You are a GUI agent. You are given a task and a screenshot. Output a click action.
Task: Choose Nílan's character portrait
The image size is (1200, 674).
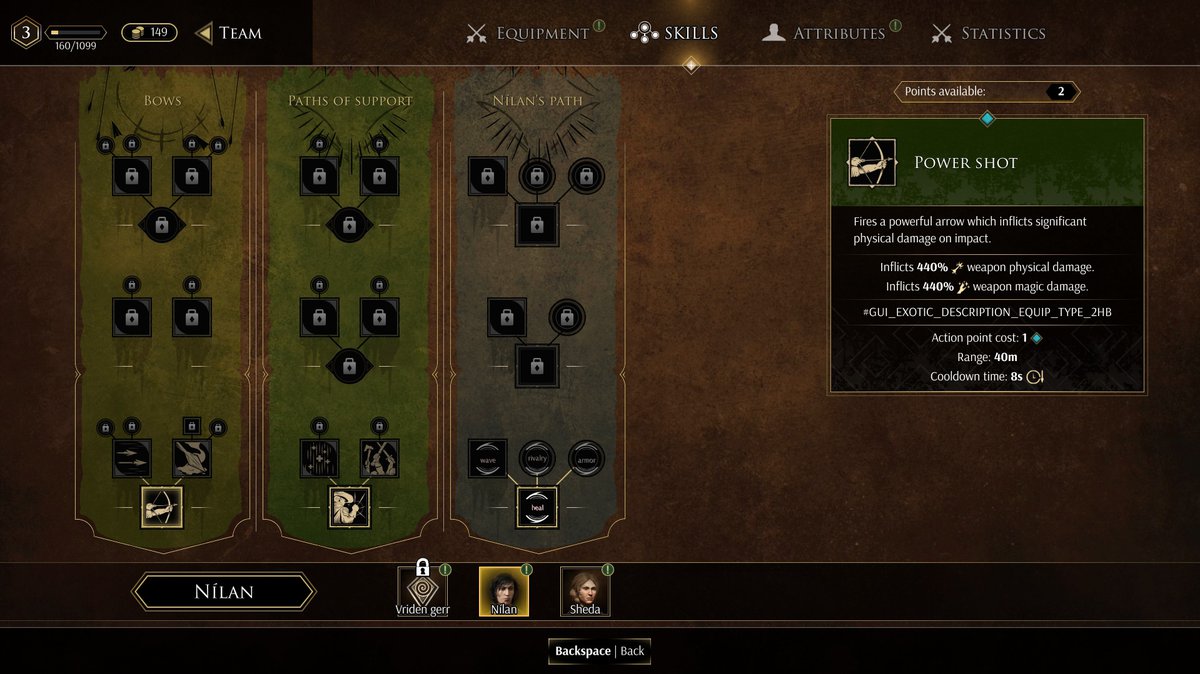tap(504, 591)
